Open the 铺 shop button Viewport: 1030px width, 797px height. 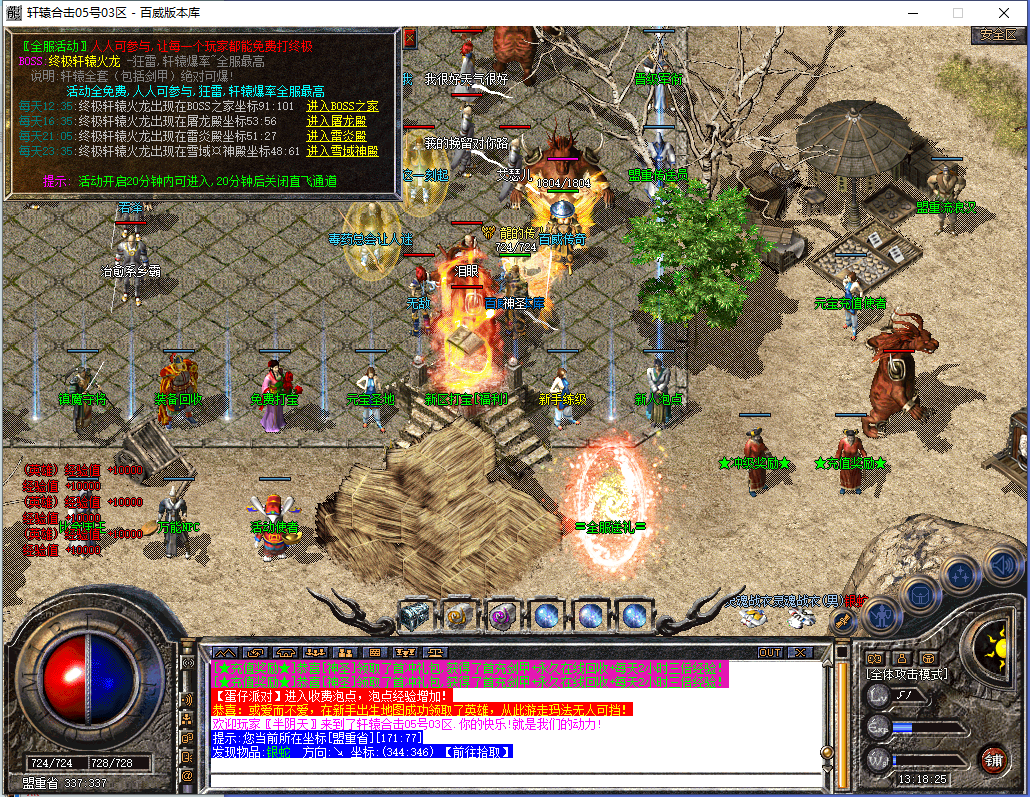point(992,758)
